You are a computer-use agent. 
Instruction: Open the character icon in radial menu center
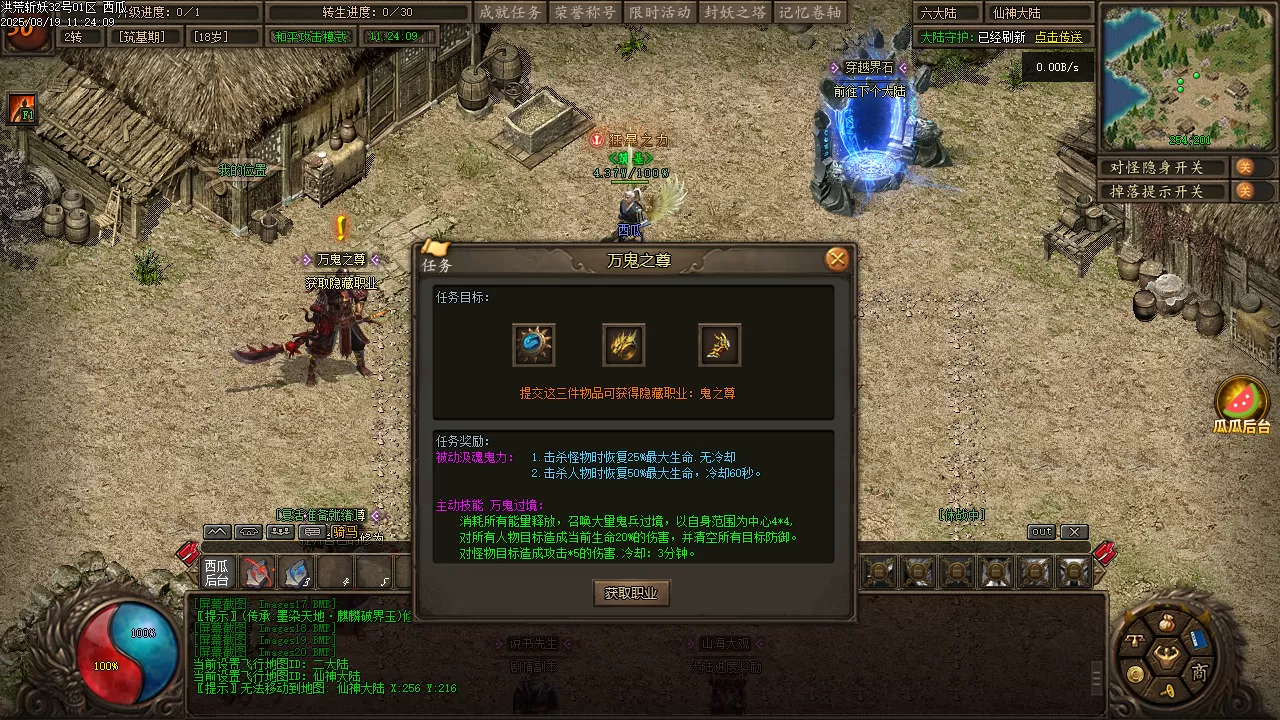1165,656
